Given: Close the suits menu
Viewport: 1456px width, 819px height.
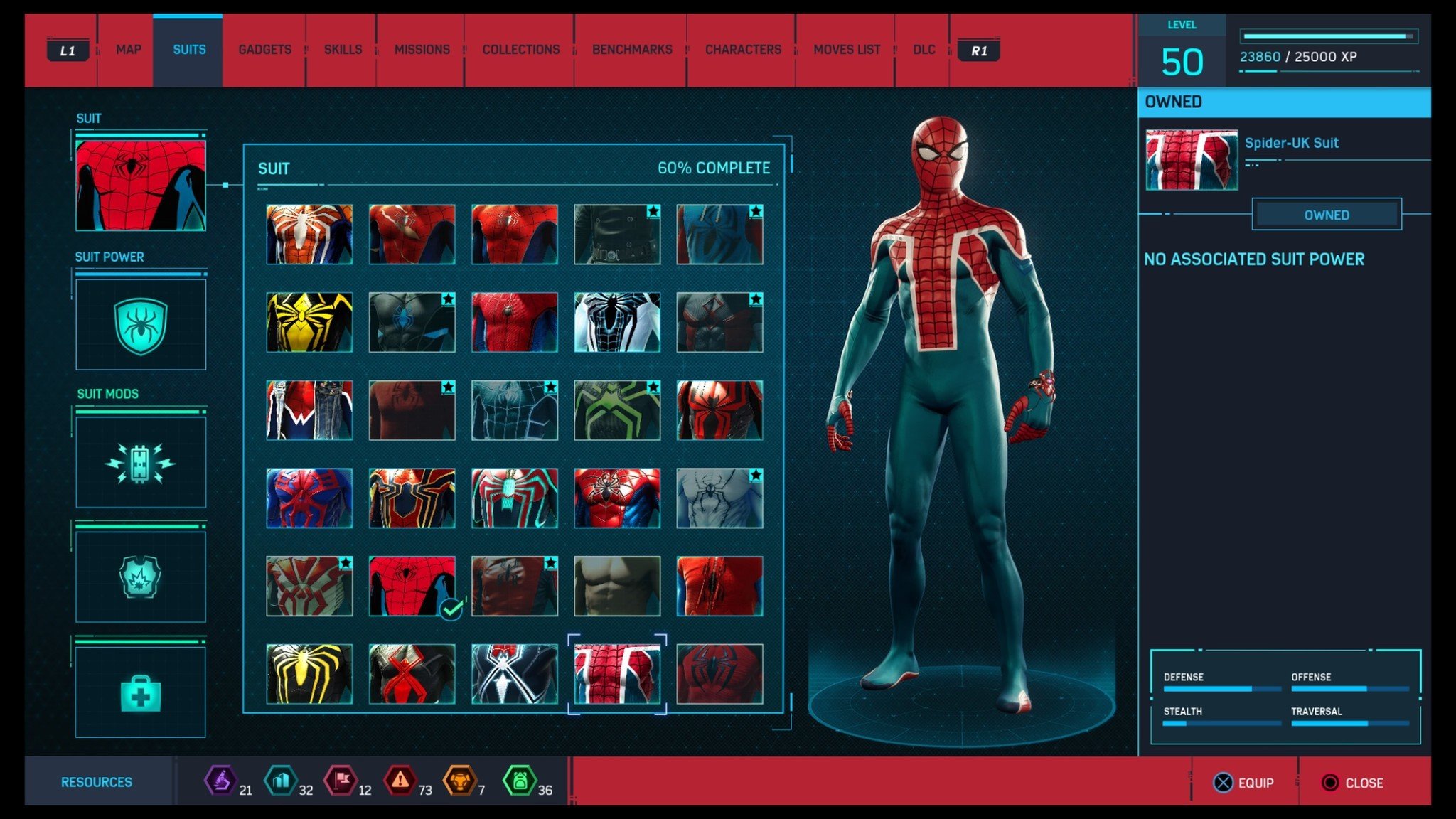Looking at the screenshot, I should click(1352, 783).
